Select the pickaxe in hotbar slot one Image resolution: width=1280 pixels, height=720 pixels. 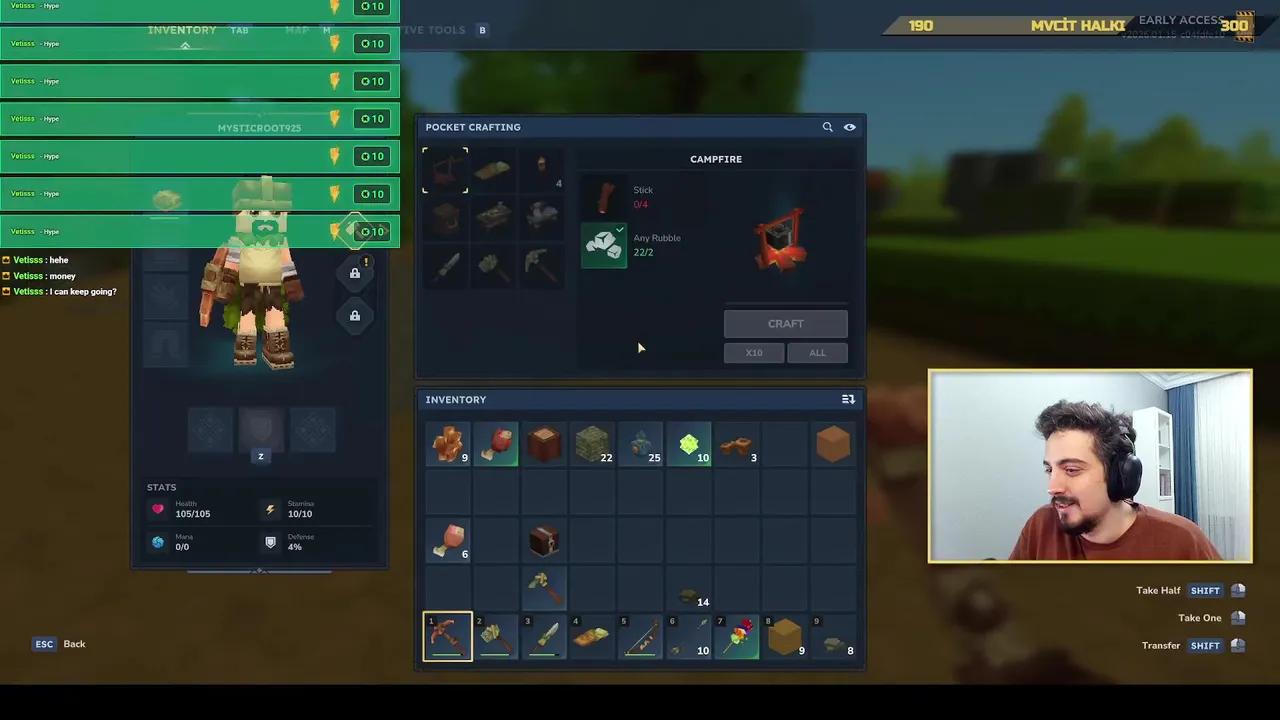(x=447, y=636)
